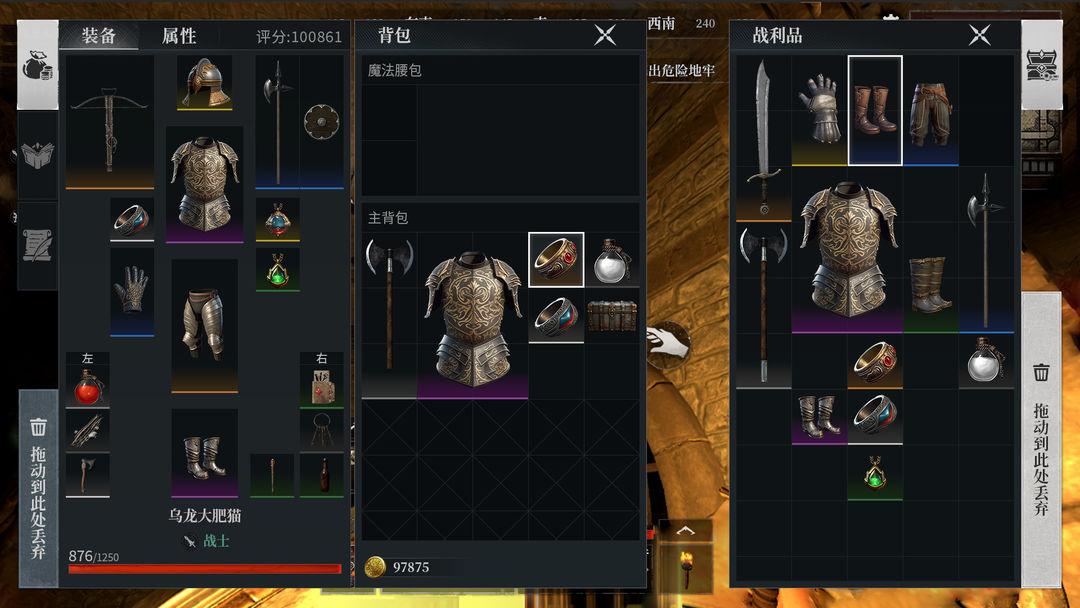
Task: Select the highlighted leather boots in loot
Action: click(875, 110)
